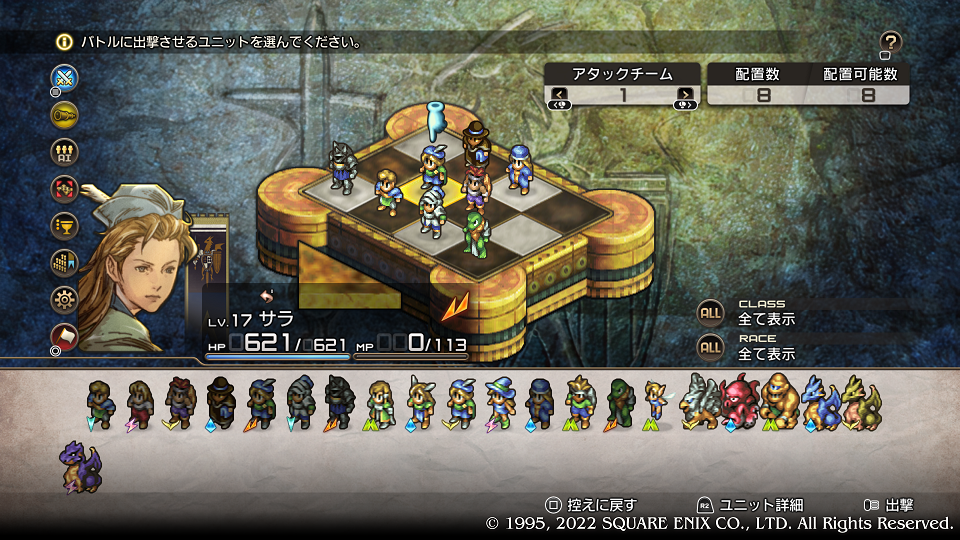960x540 pixels.
Task: Open the gear settings icon
Action: click(65, 299)
